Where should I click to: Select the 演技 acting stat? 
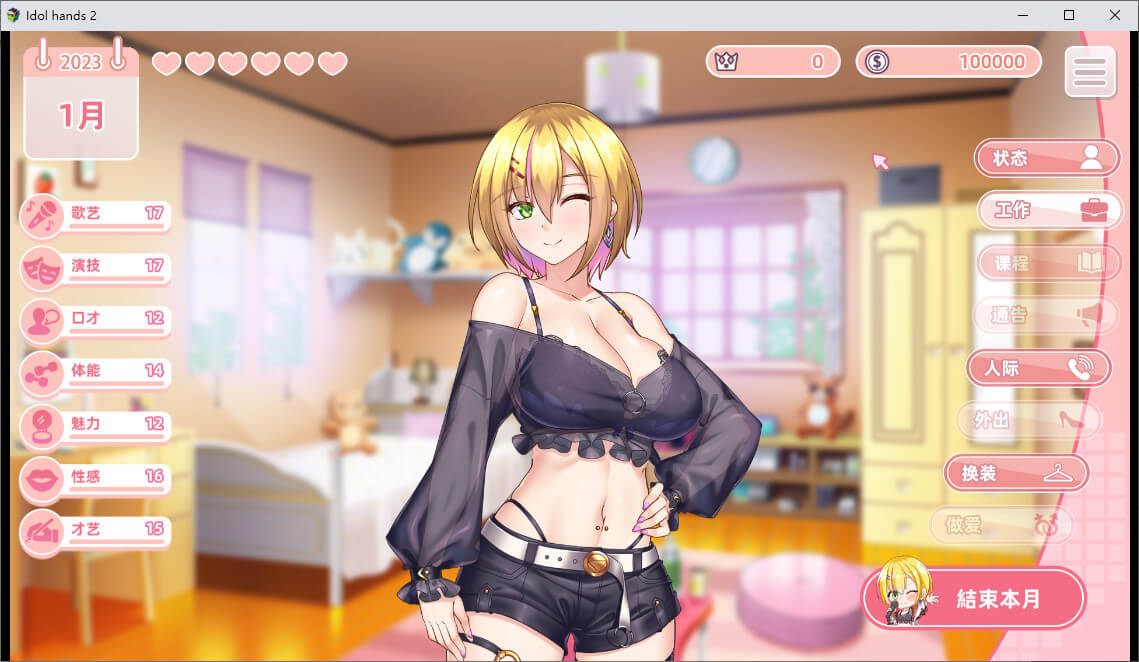(96, 268)
